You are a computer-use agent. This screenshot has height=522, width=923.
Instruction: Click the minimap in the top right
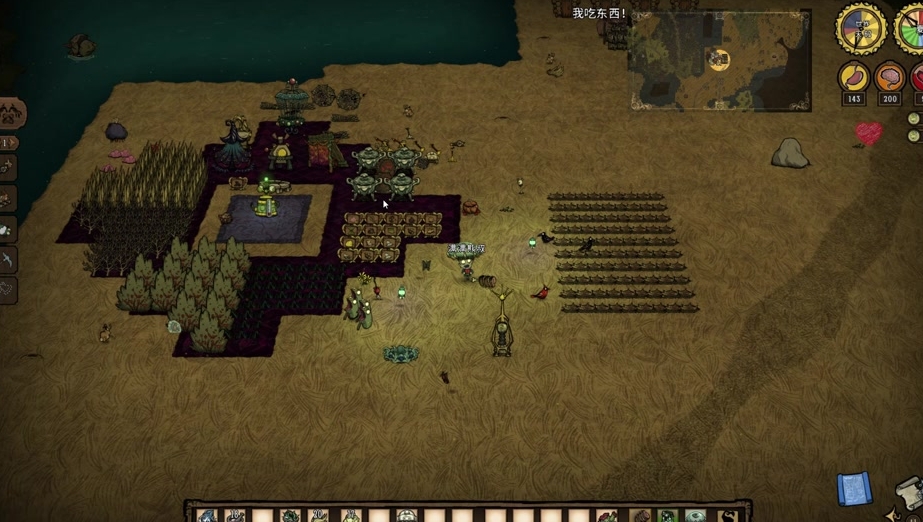click(x=719, y=60)
